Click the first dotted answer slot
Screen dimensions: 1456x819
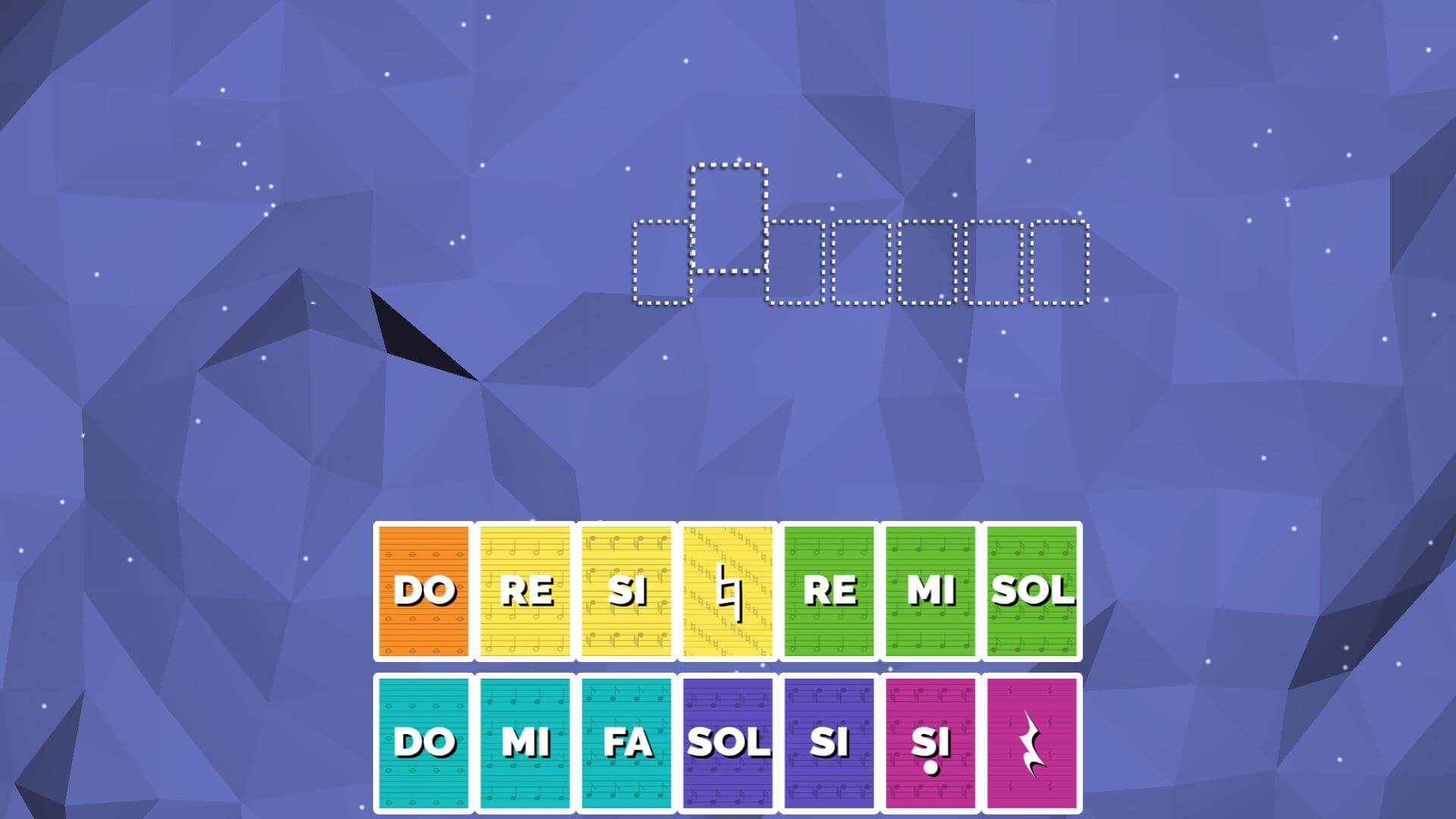[x=662, y=262]
